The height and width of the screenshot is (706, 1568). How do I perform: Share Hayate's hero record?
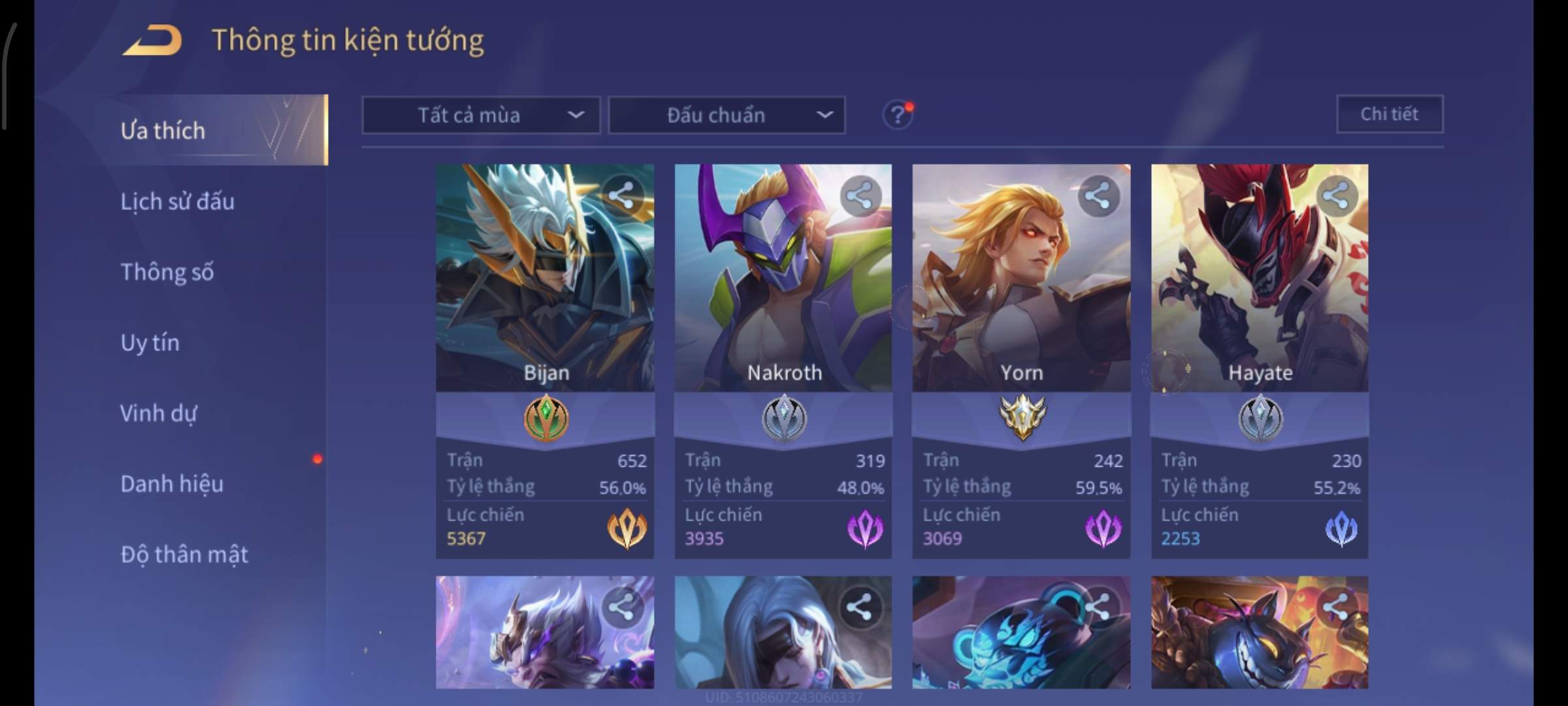1336,195
